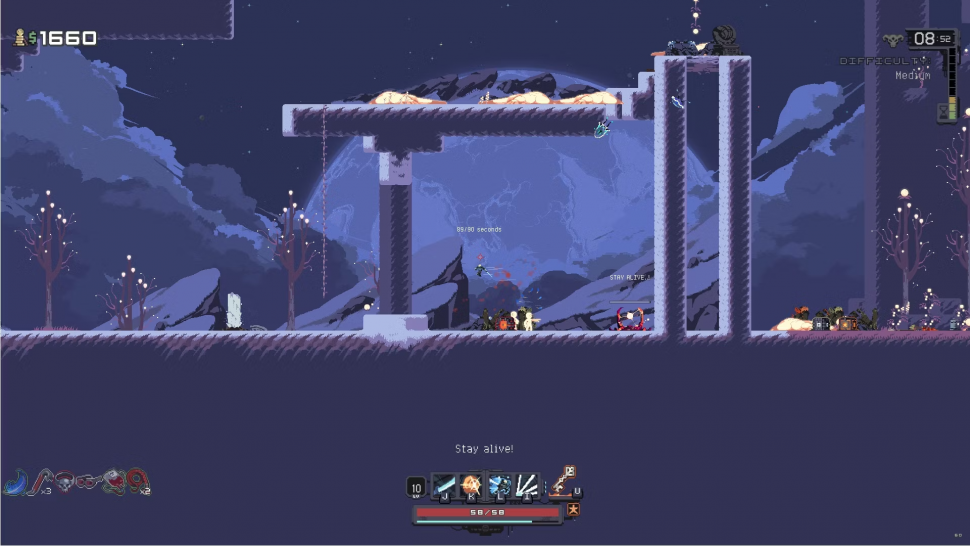Click the orange star icon beside health bar
The height and width of the screenshot is (546, 970).
573,511
